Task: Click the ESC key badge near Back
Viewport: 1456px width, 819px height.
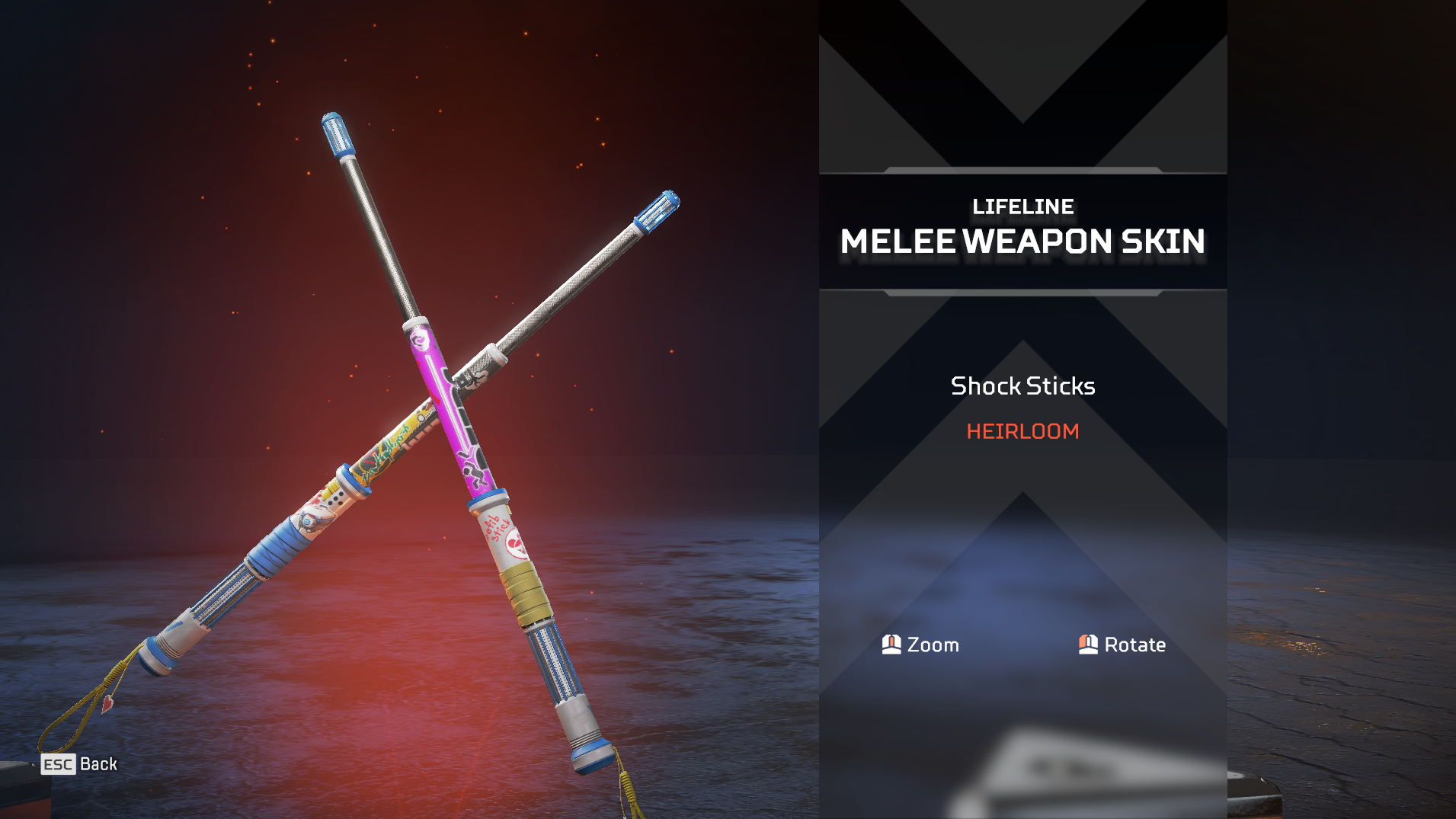Action: [x=57, y=764]
